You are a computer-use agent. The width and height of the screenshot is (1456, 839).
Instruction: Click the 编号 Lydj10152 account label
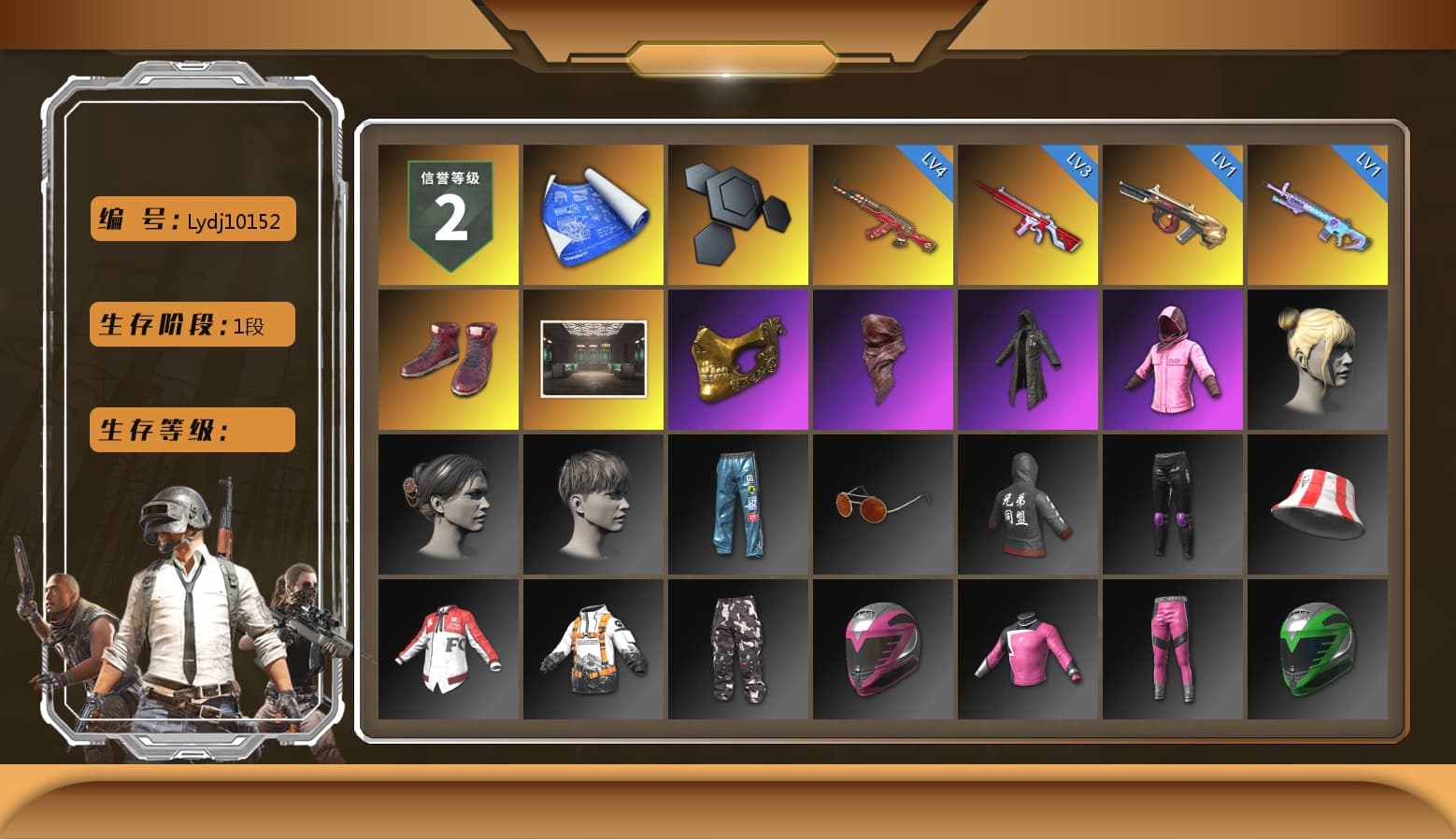pos(191,219)
